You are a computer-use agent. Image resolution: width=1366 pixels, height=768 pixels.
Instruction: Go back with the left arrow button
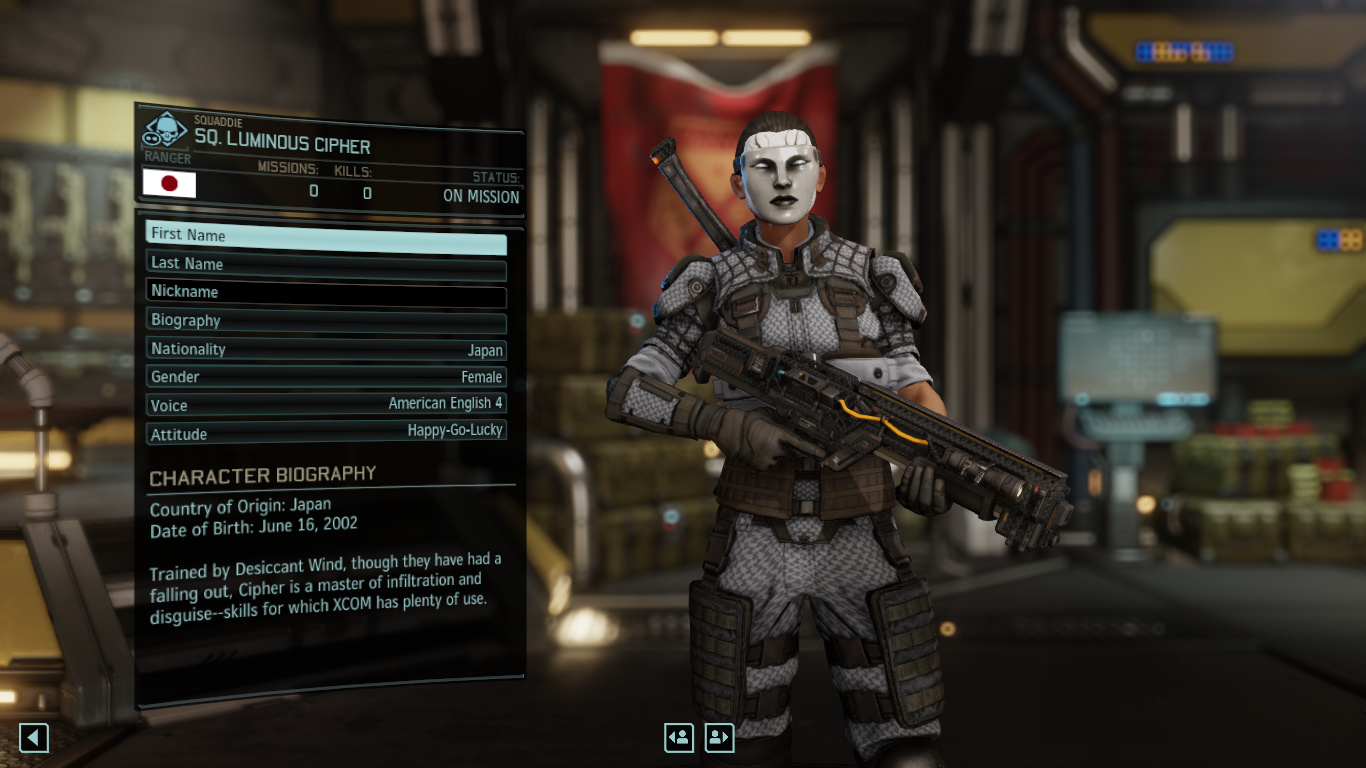34,738
